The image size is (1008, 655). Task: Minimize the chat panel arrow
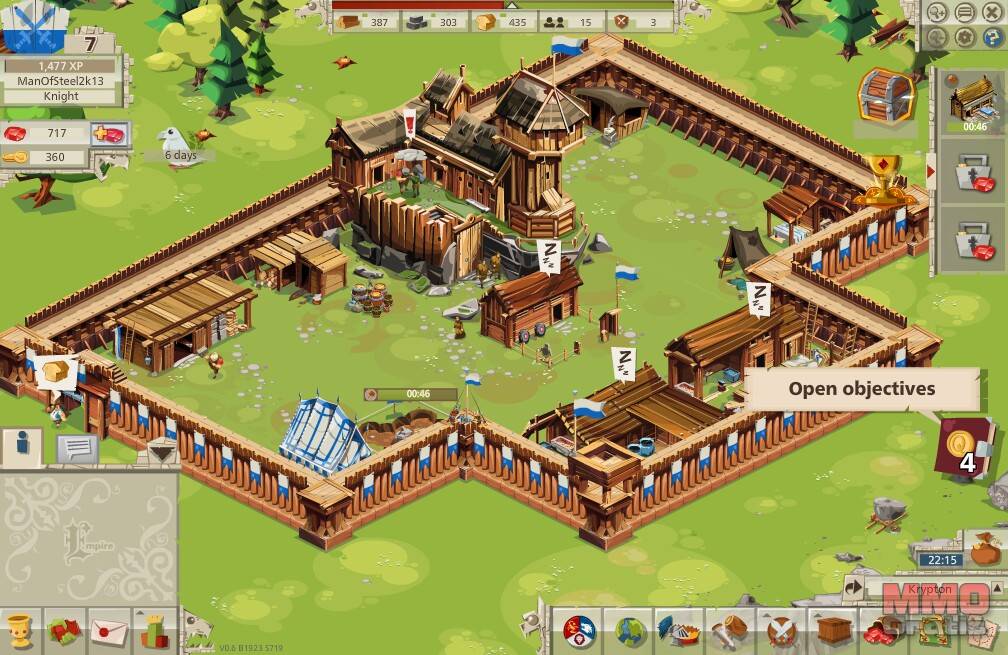(x=159, y=452)
